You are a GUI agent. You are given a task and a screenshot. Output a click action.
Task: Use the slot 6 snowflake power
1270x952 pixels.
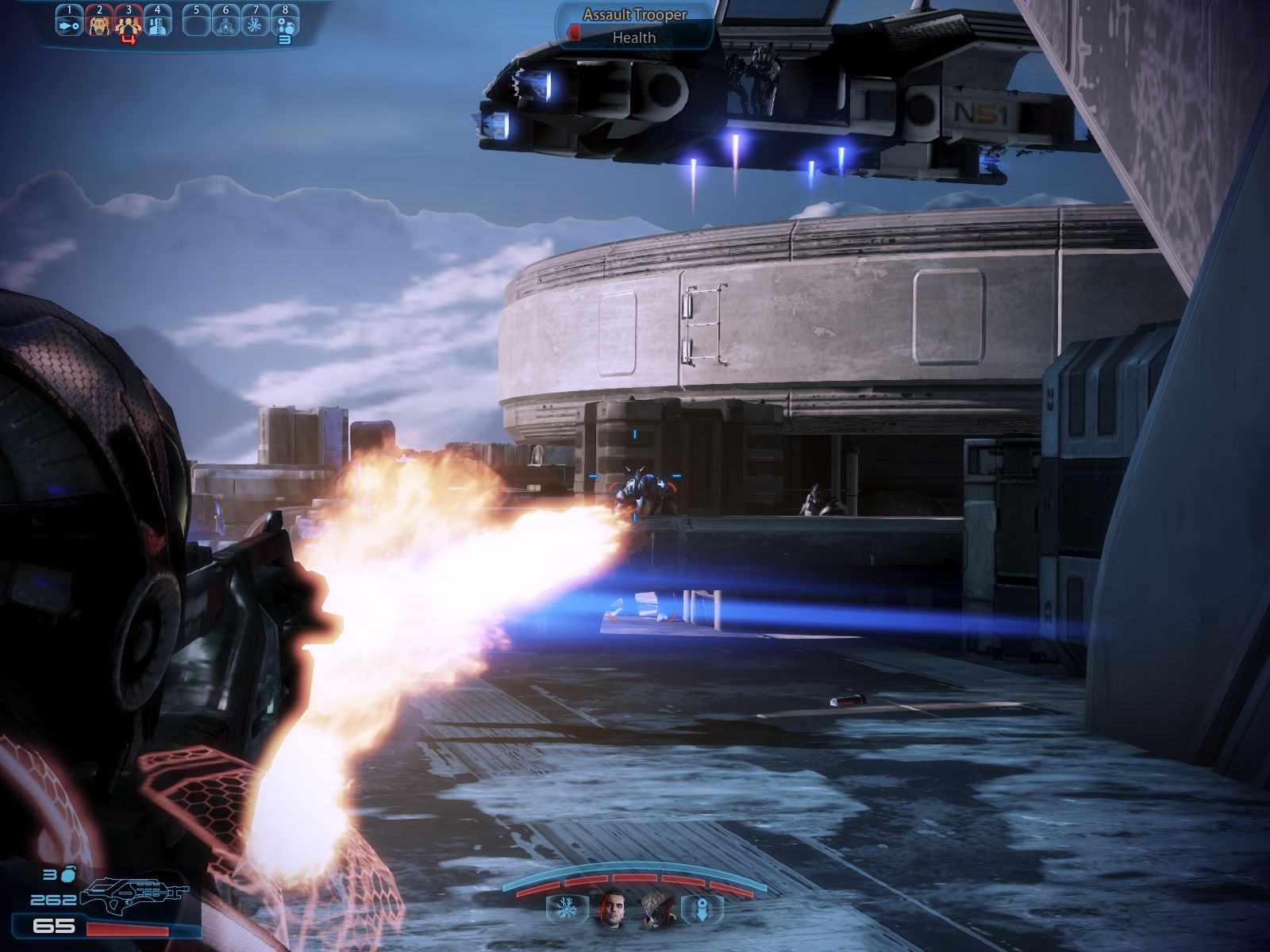pyautogui.click(x=226, y=24)
